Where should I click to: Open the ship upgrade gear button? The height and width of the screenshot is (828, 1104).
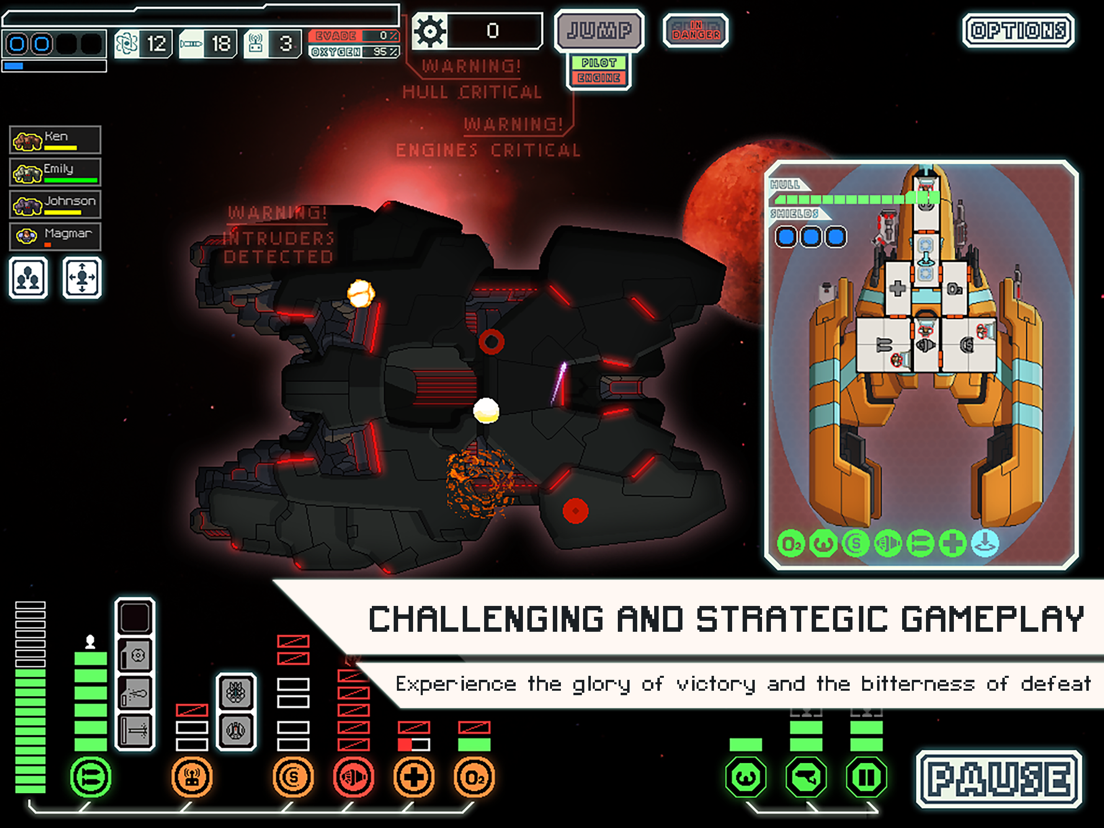click(x=430, y=31)
